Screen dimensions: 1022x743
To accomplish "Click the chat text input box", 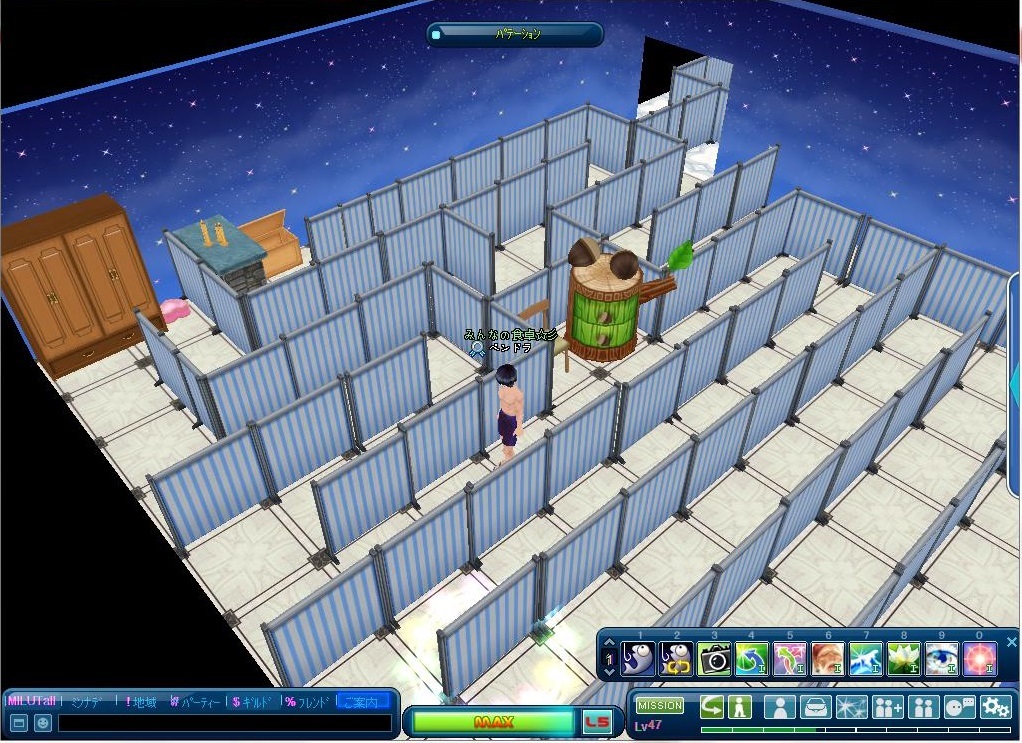I will [224, 723].
